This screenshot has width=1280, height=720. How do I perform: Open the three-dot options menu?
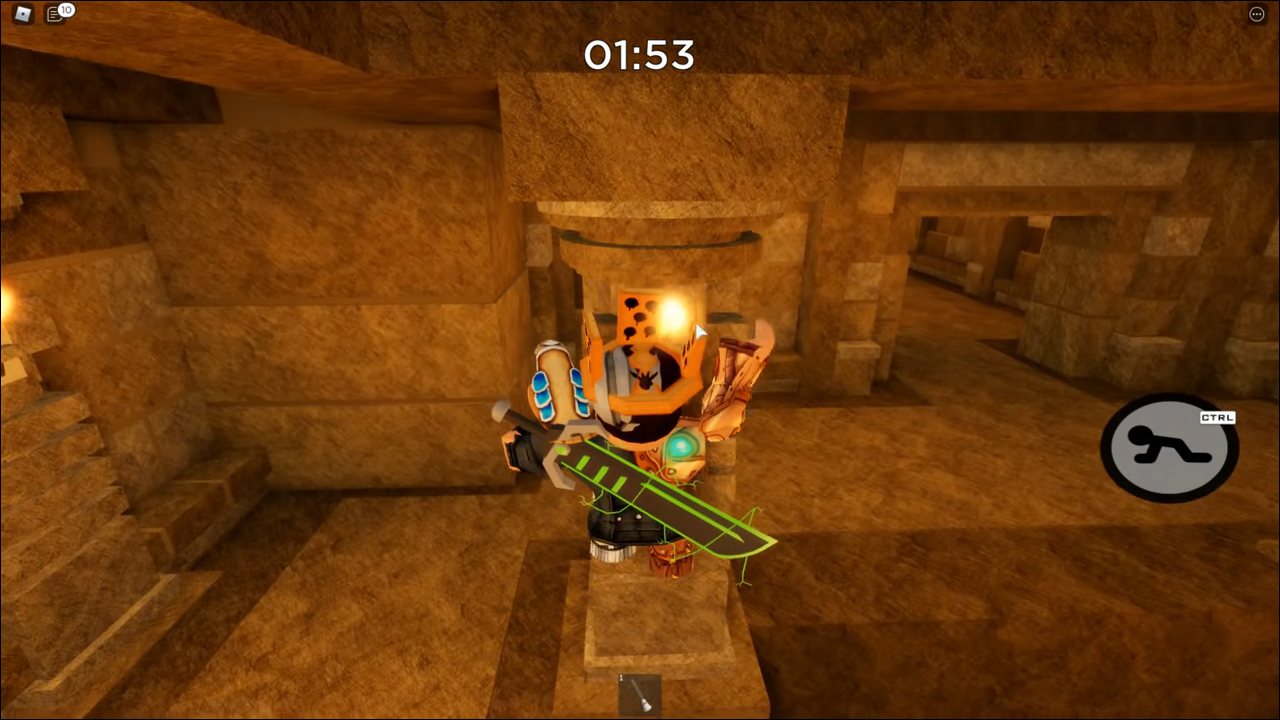point(1257,14)
